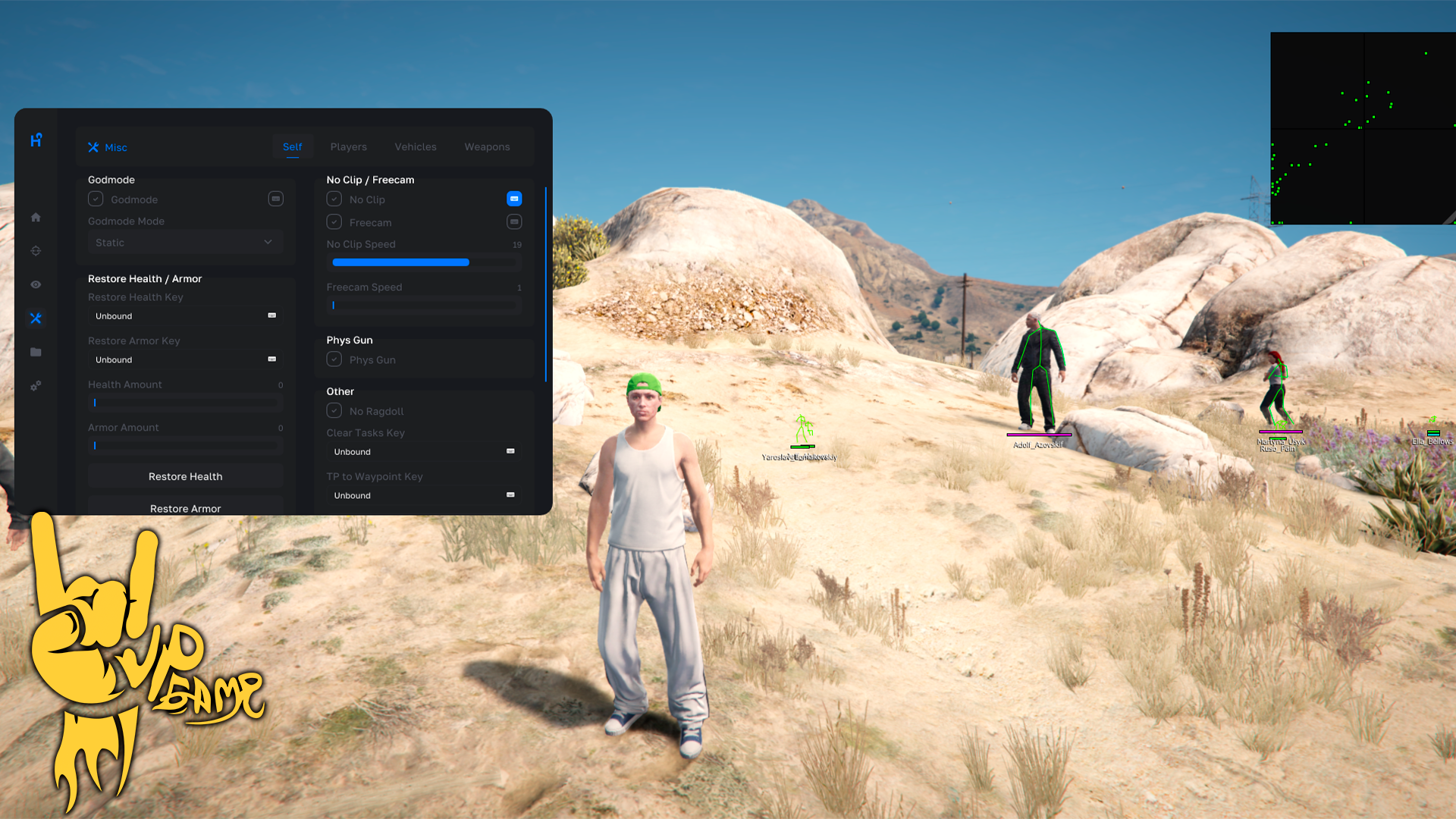This screenshot has height=819, width=1456.
Task: Toggle the No Ragdoll option
Action: [x=334, y=411]
